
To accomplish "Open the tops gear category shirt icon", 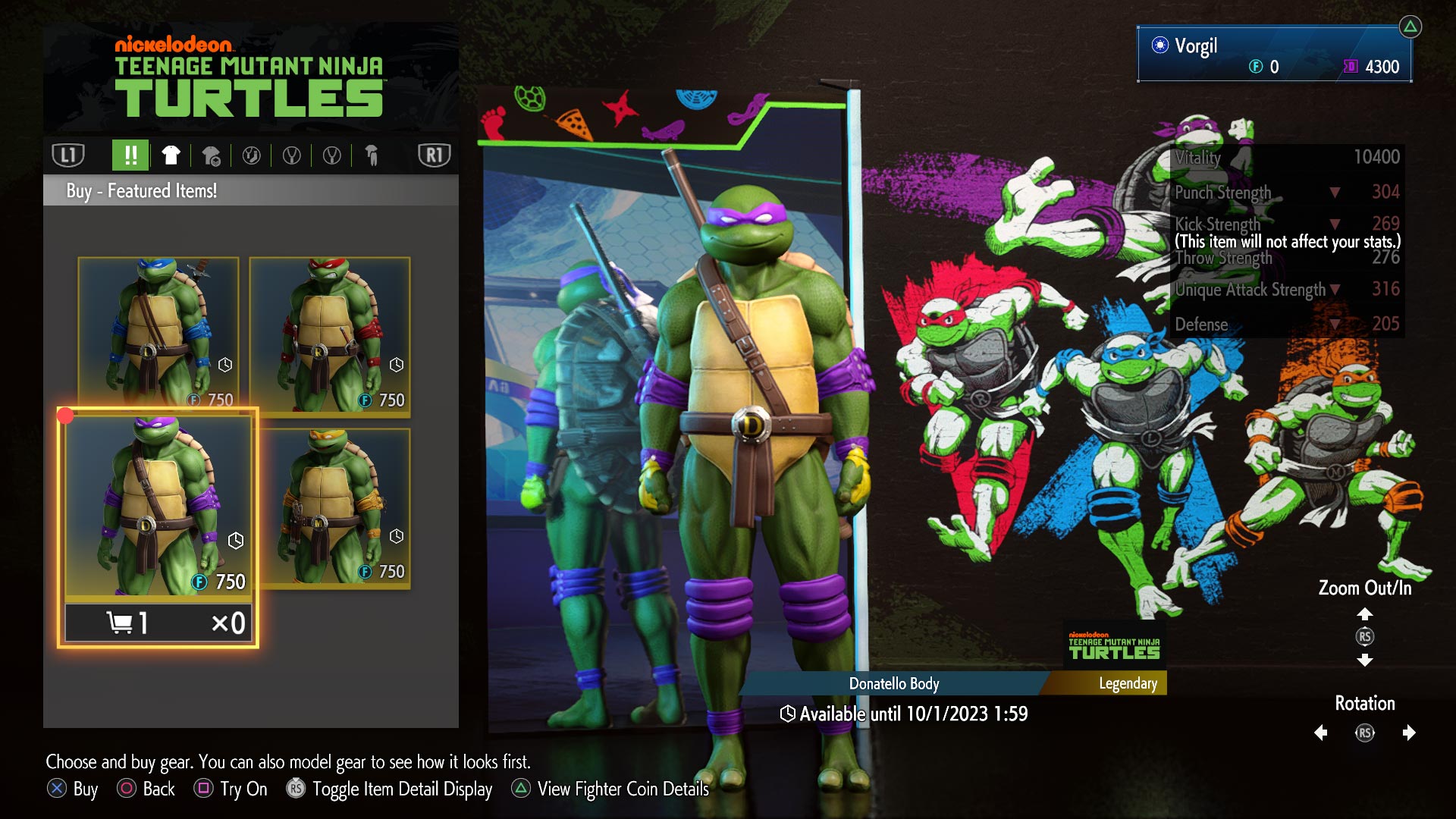I will (171, 155).
